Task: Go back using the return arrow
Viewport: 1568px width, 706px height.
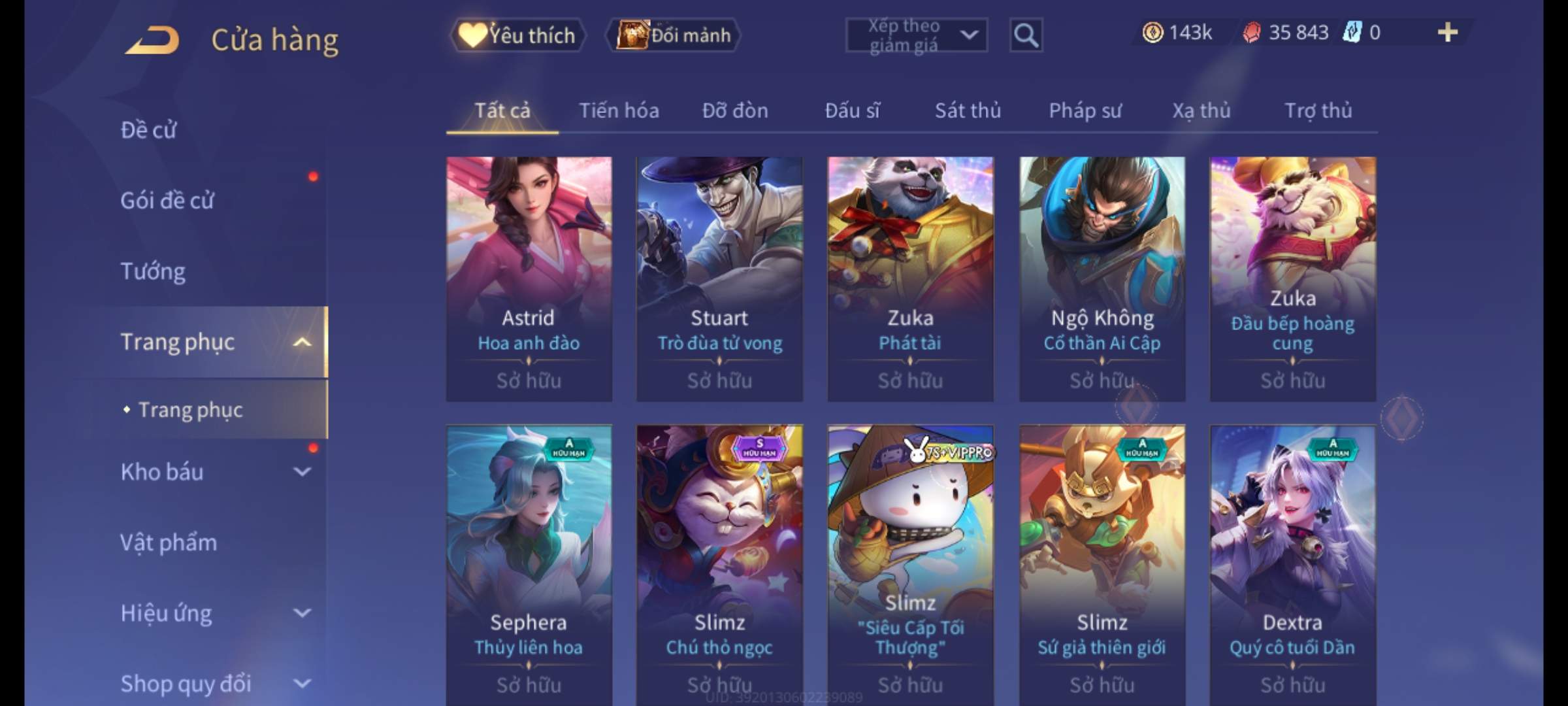Action: pos(152,40)
